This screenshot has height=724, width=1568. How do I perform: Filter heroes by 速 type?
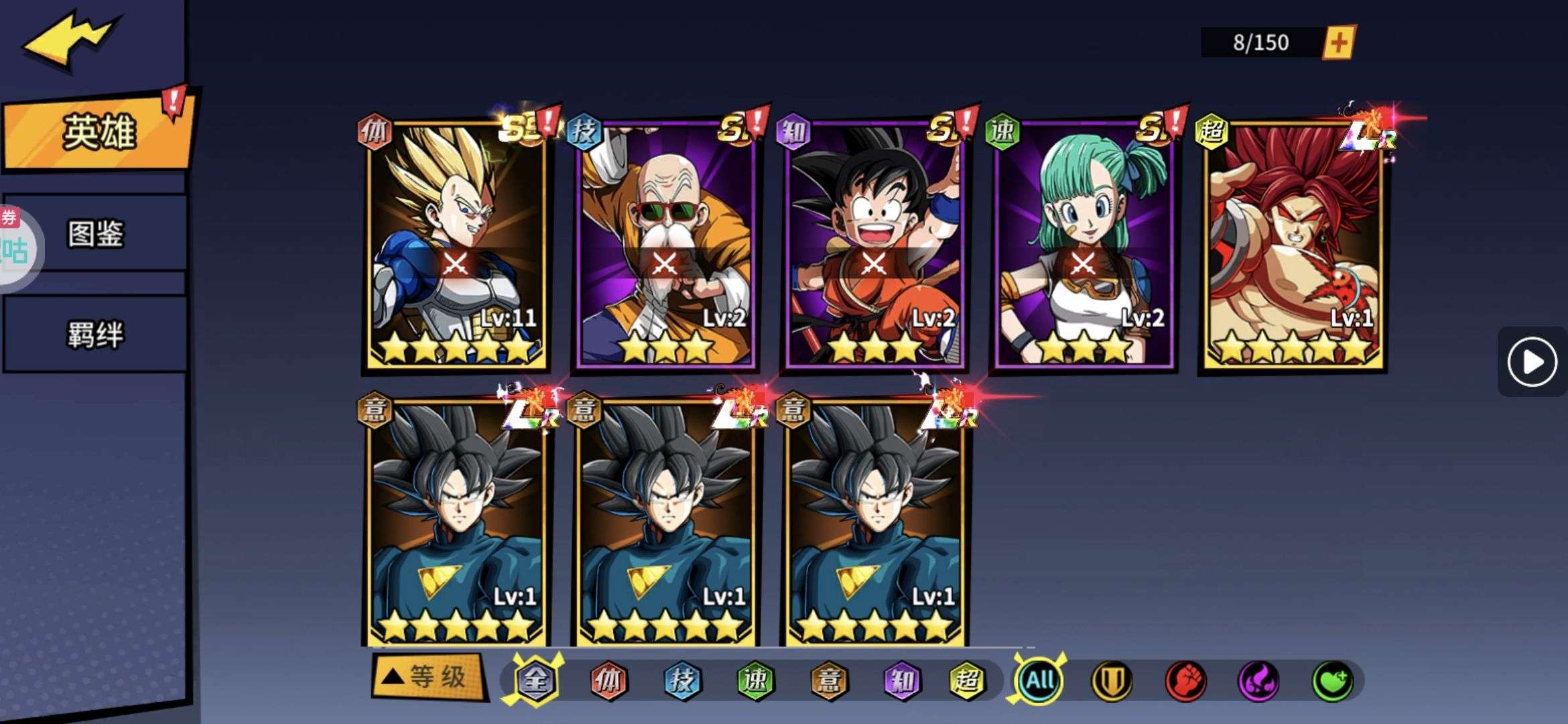755,680
